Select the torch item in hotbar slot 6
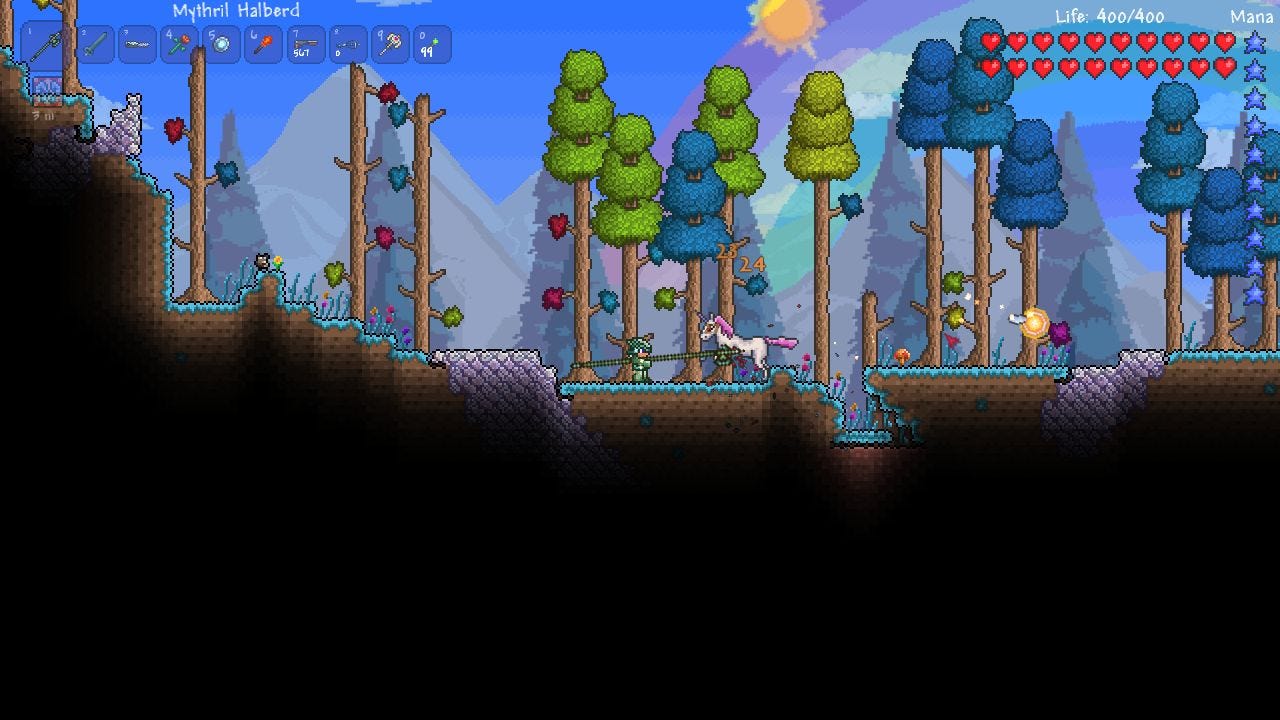 pyautogui.click(x=264, y=45)
